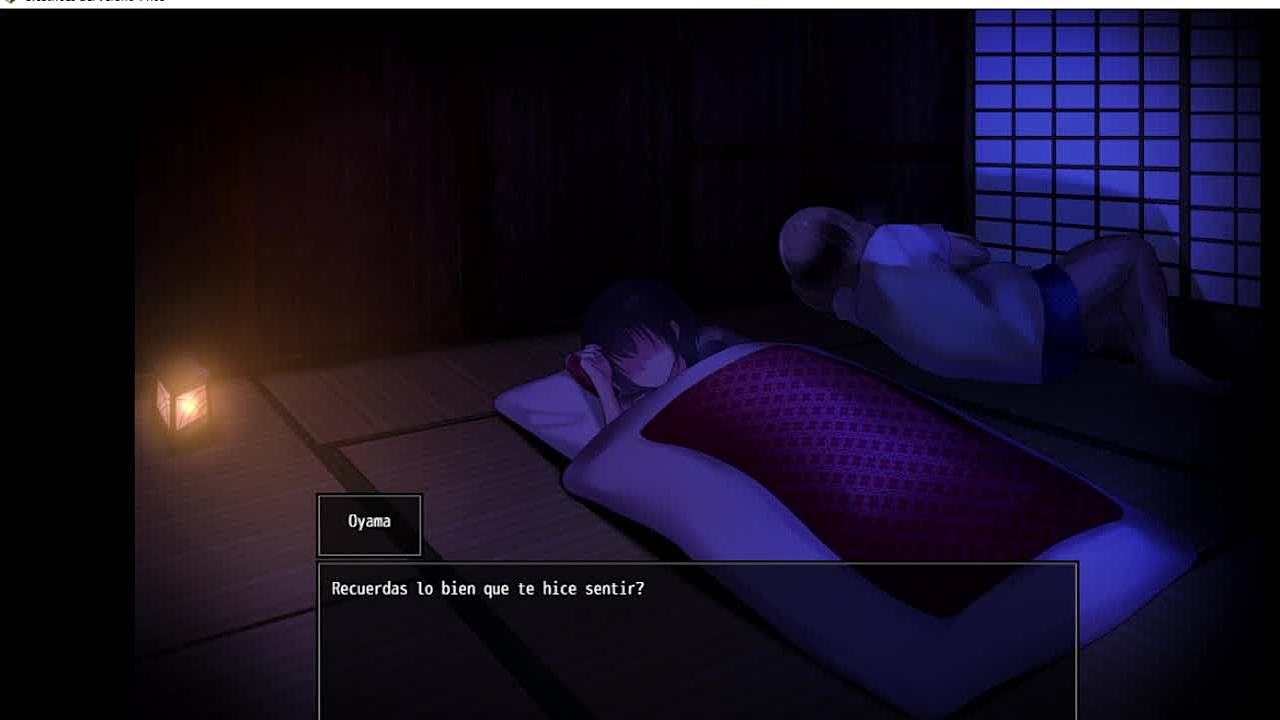Advance the dialogue text box

[697, 640]
